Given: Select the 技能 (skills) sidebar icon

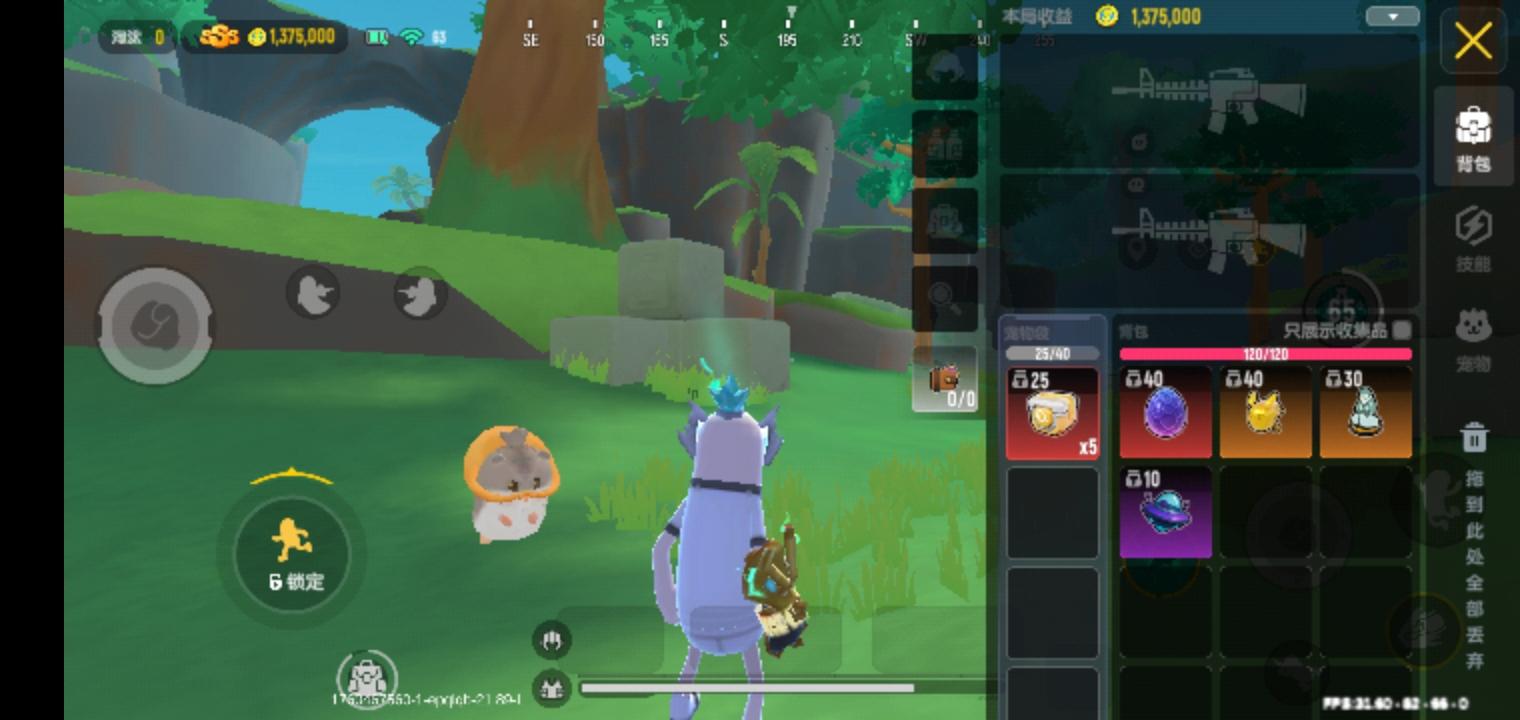Looking at the screenshot, I should [1473, 238].
